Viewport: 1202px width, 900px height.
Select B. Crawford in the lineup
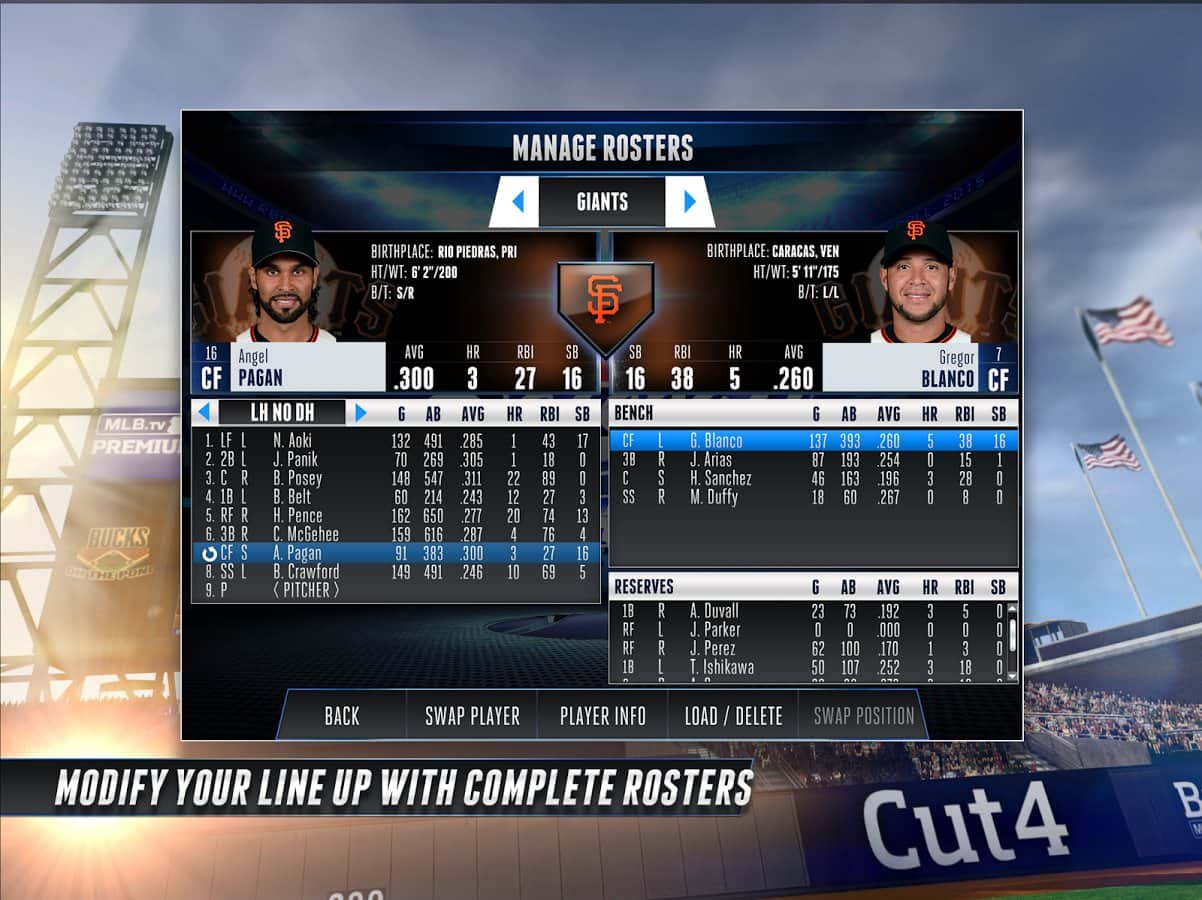click(396, 572)
